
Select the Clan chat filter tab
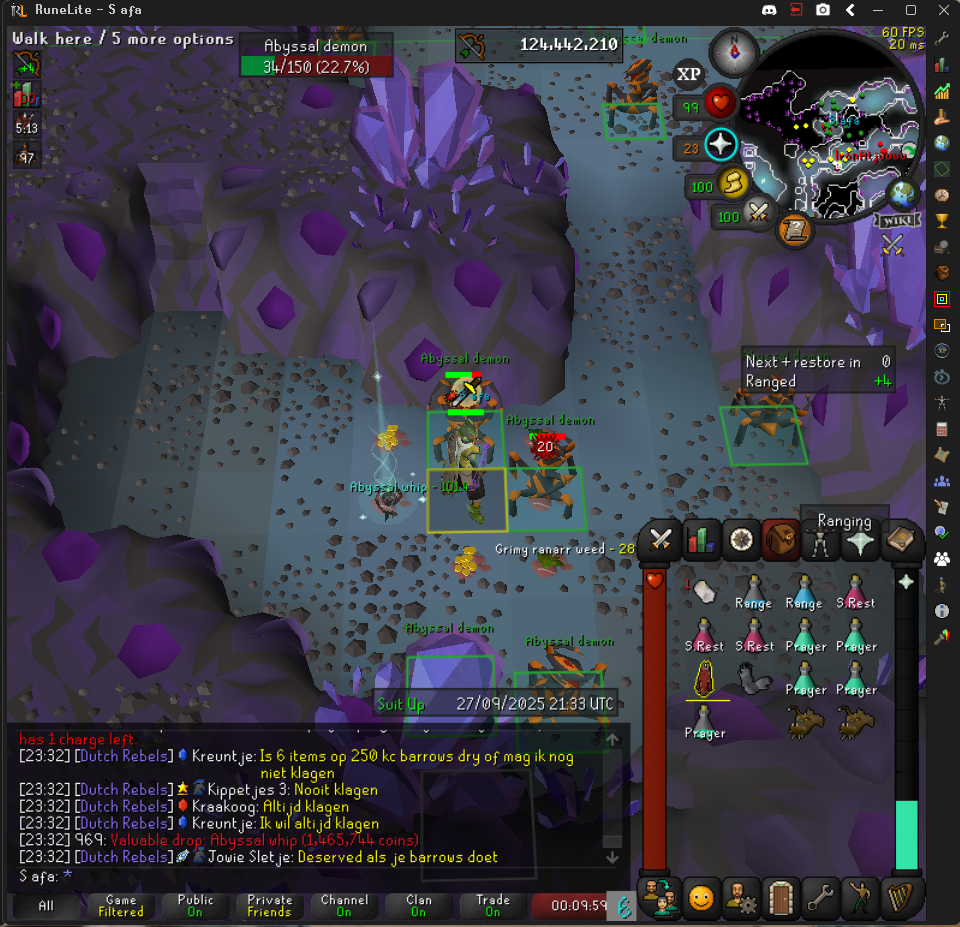[x=419, y=905]
